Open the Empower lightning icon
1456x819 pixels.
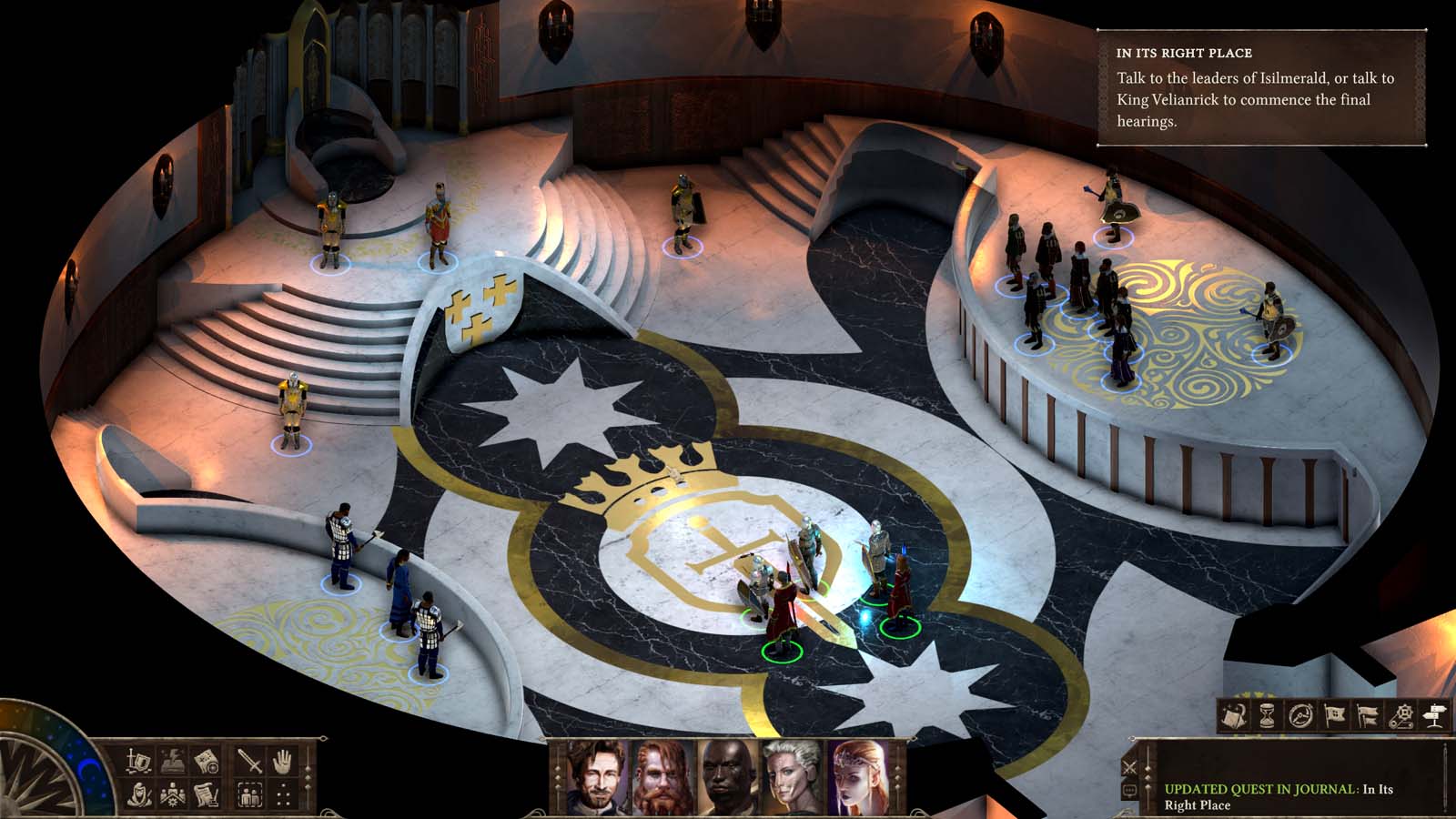click(172, 760)
